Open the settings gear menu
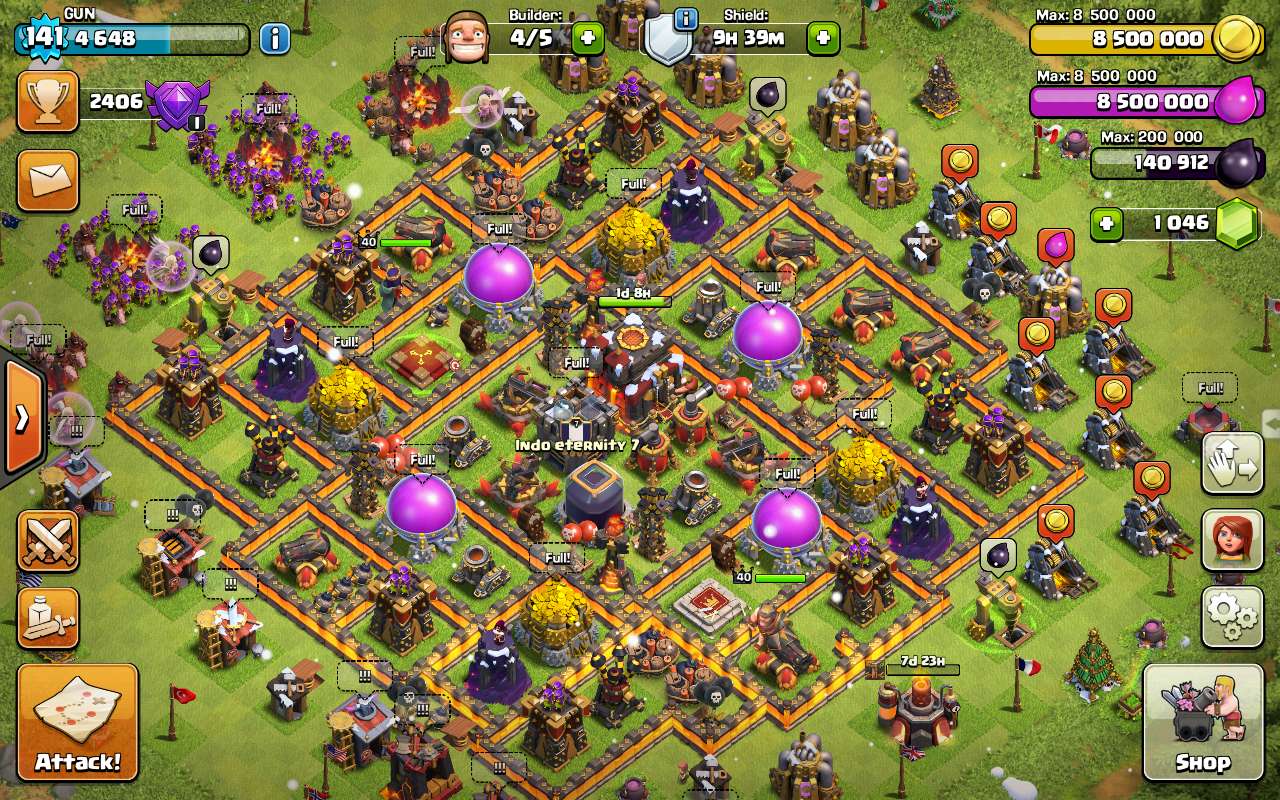The width and height of the screenshot is (1280, 800). pos(1232,617)
